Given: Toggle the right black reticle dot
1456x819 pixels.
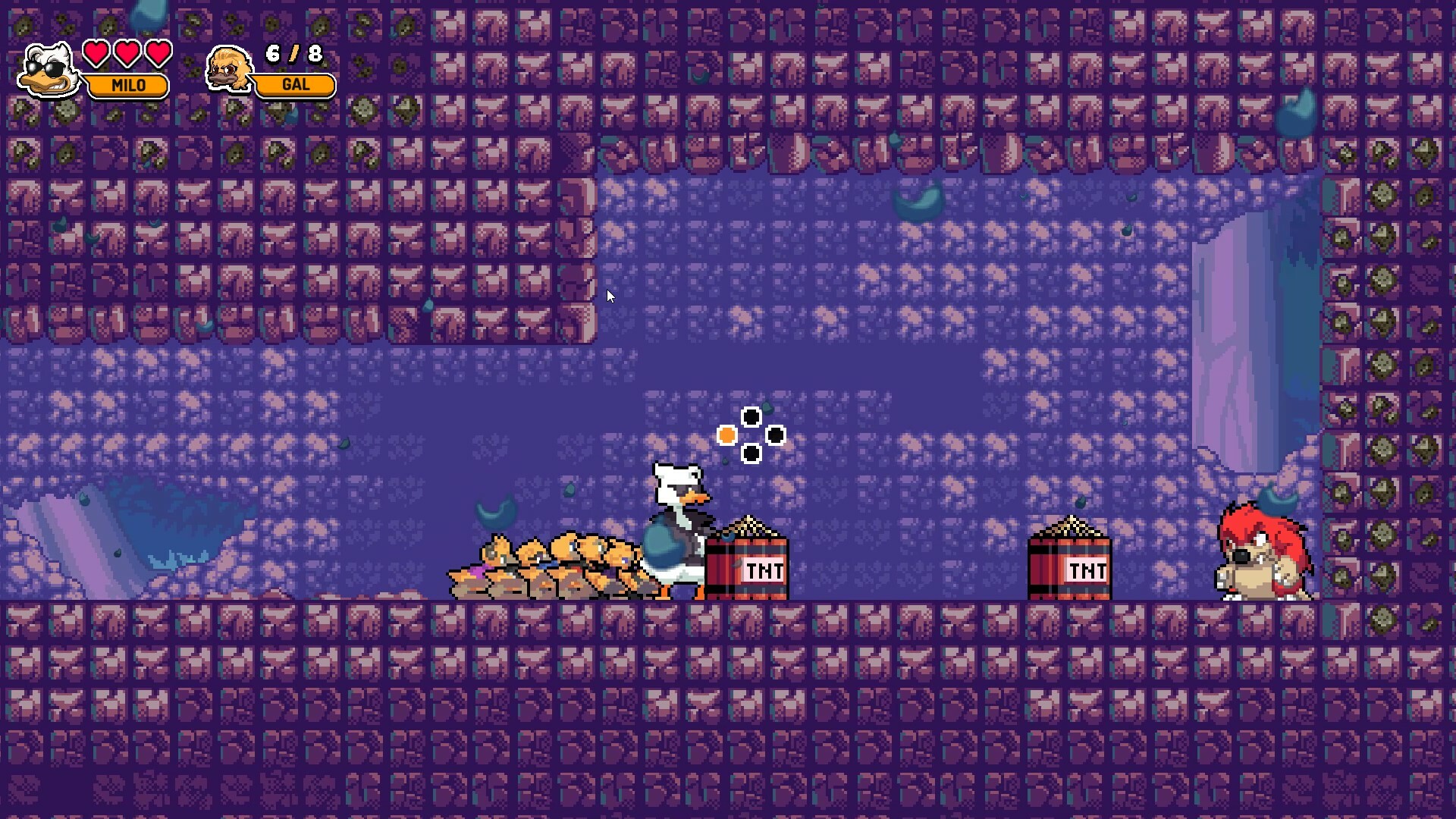Looking at the screenshot, I should pyautogui.click(x=775, y=435).
